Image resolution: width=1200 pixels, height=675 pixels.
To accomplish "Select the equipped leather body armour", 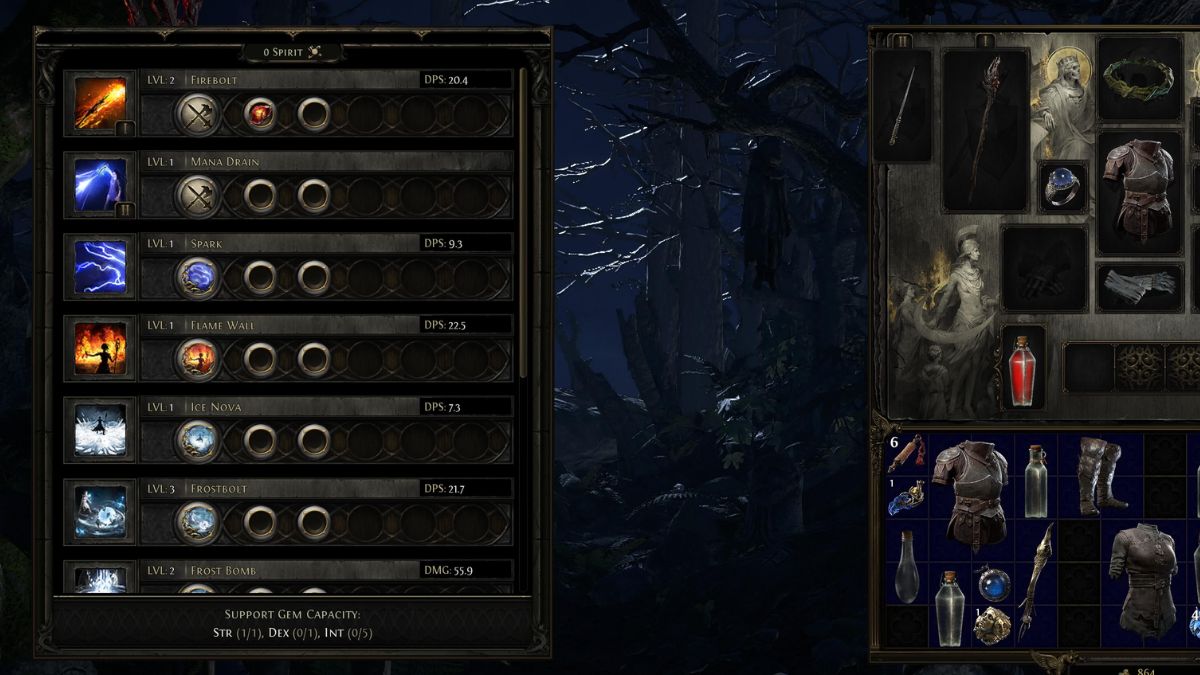I will click(1140, 190).
